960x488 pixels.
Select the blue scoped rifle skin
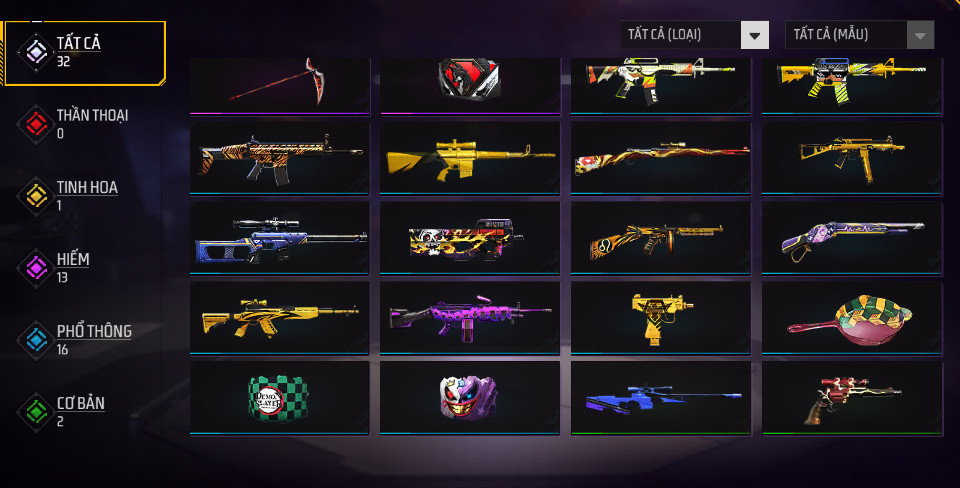279,238
